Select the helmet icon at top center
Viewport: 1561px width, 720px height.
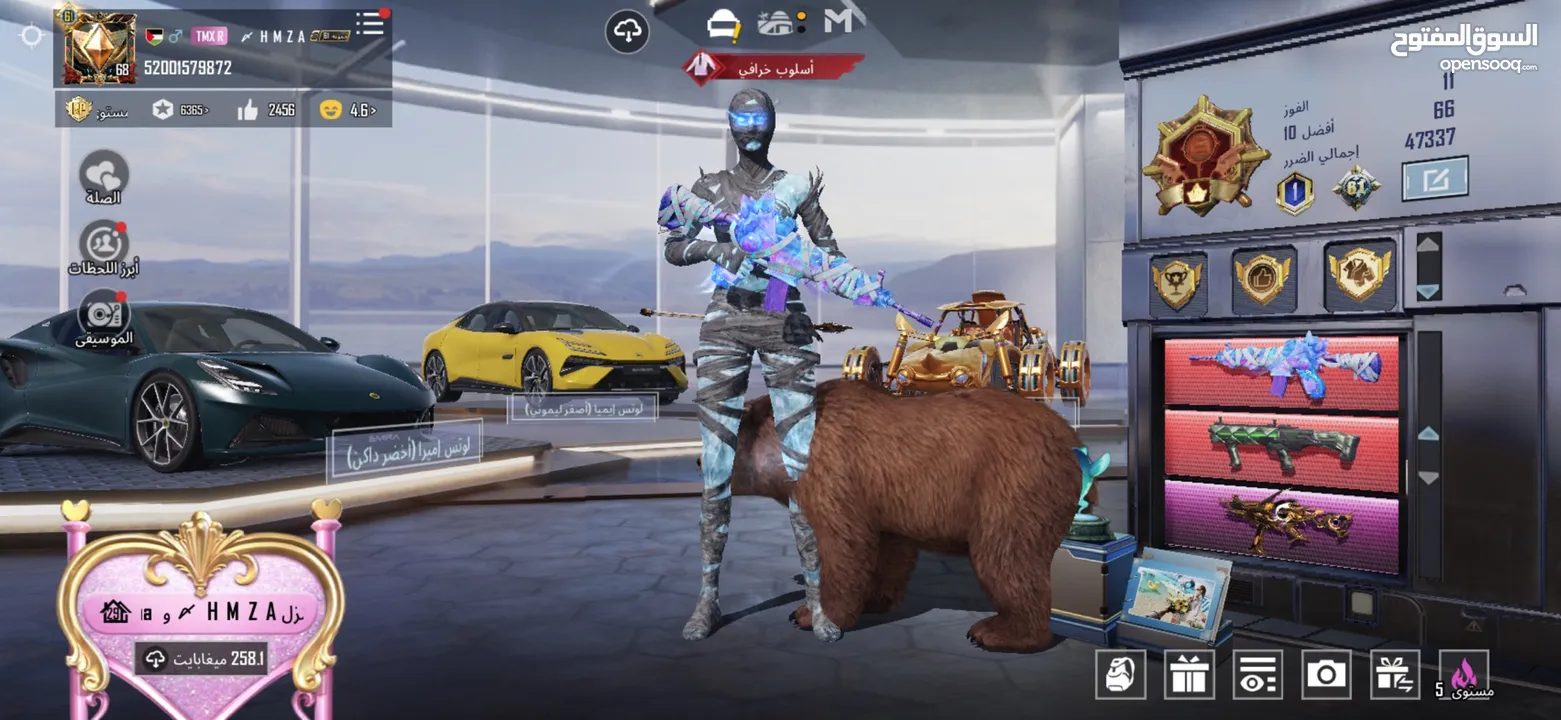click(x=723, y=24)
